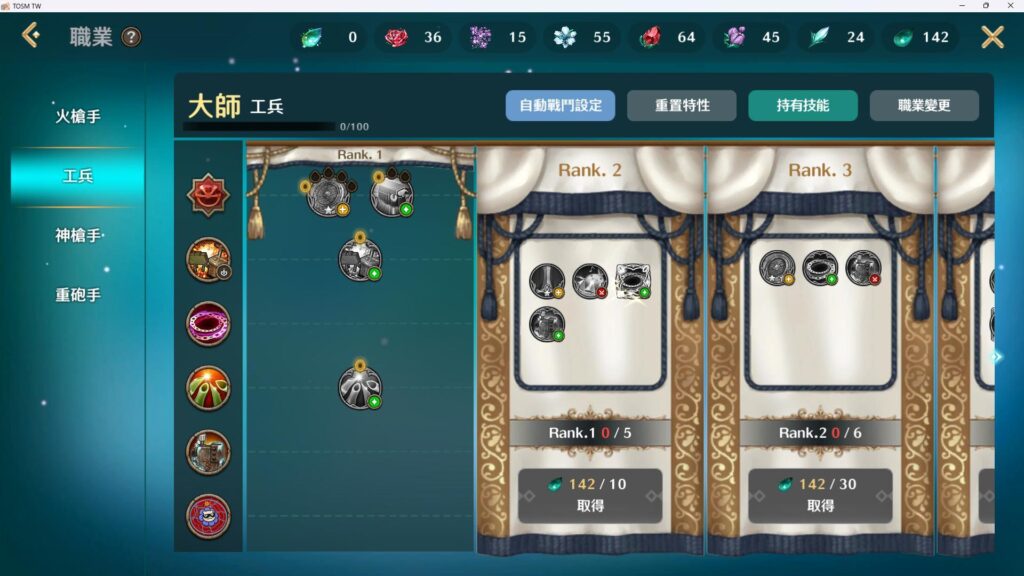Close the class screen with X
This screenshot has height=576, width=1024.
click(x=992, y=37)
